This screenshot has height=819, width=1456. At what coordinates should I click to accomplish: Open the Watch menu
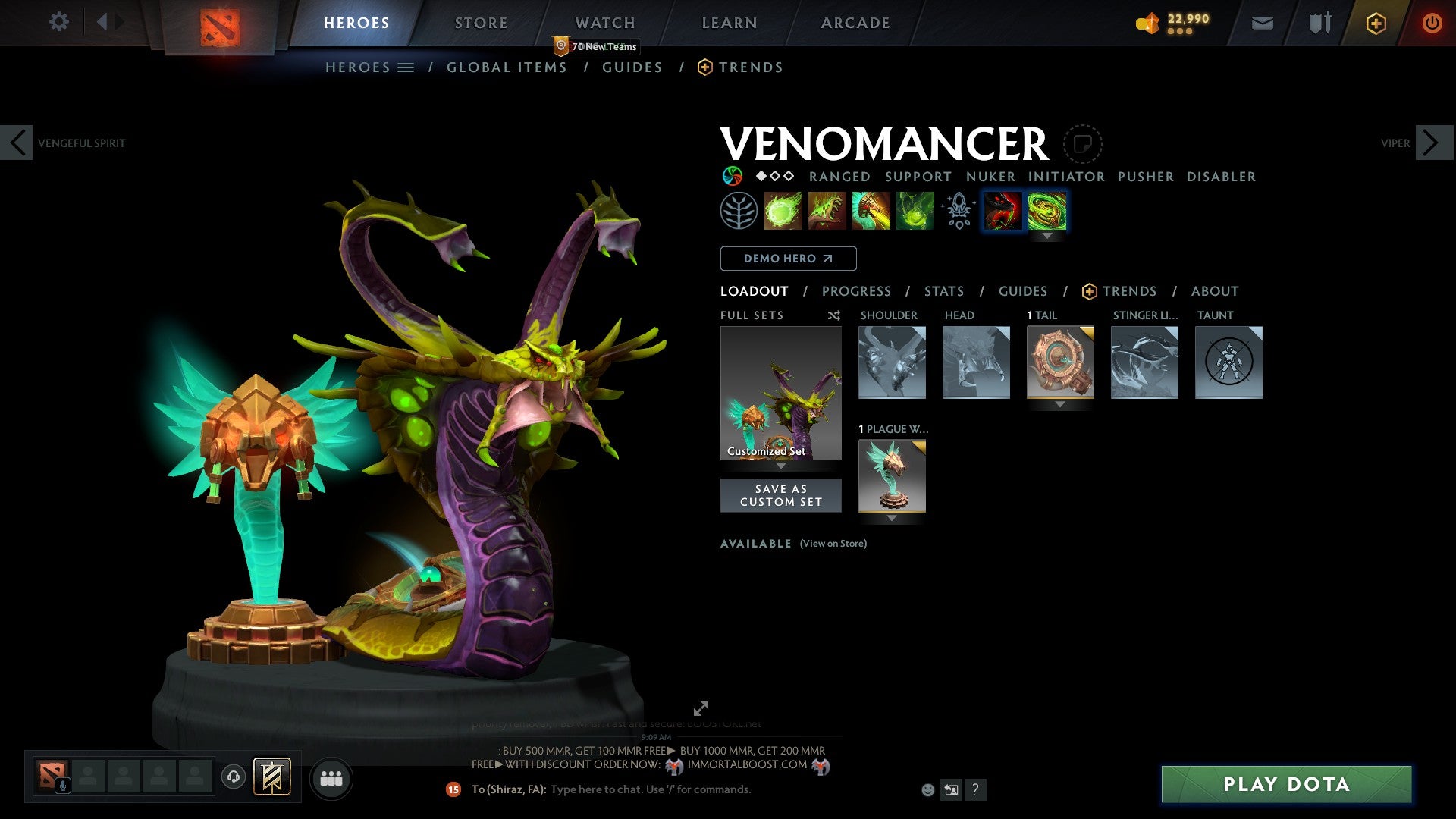[x=604, y=22]
